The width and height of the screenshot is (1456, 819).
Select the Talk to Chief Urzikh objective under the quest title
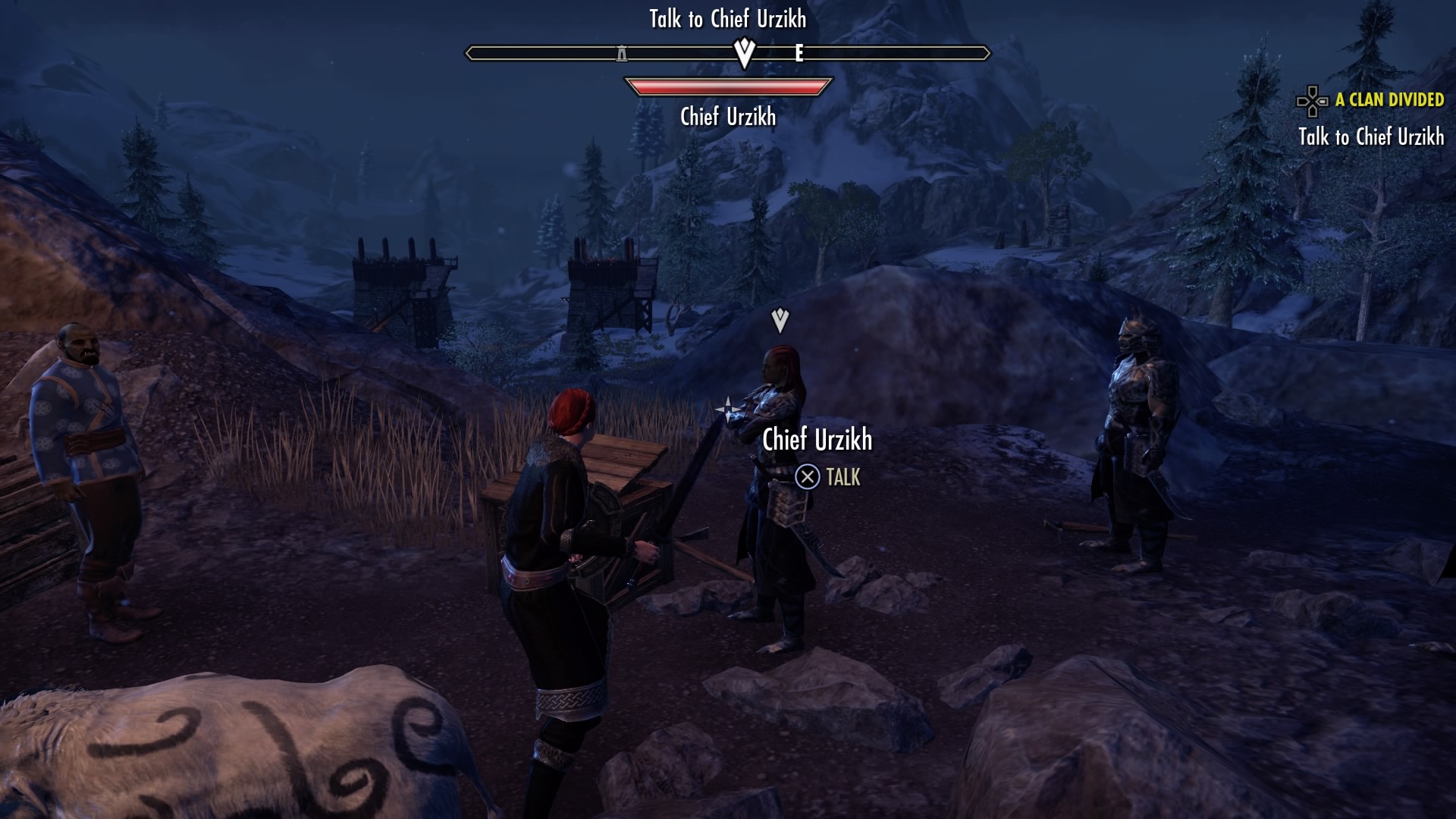click(x=1370, y=137)
